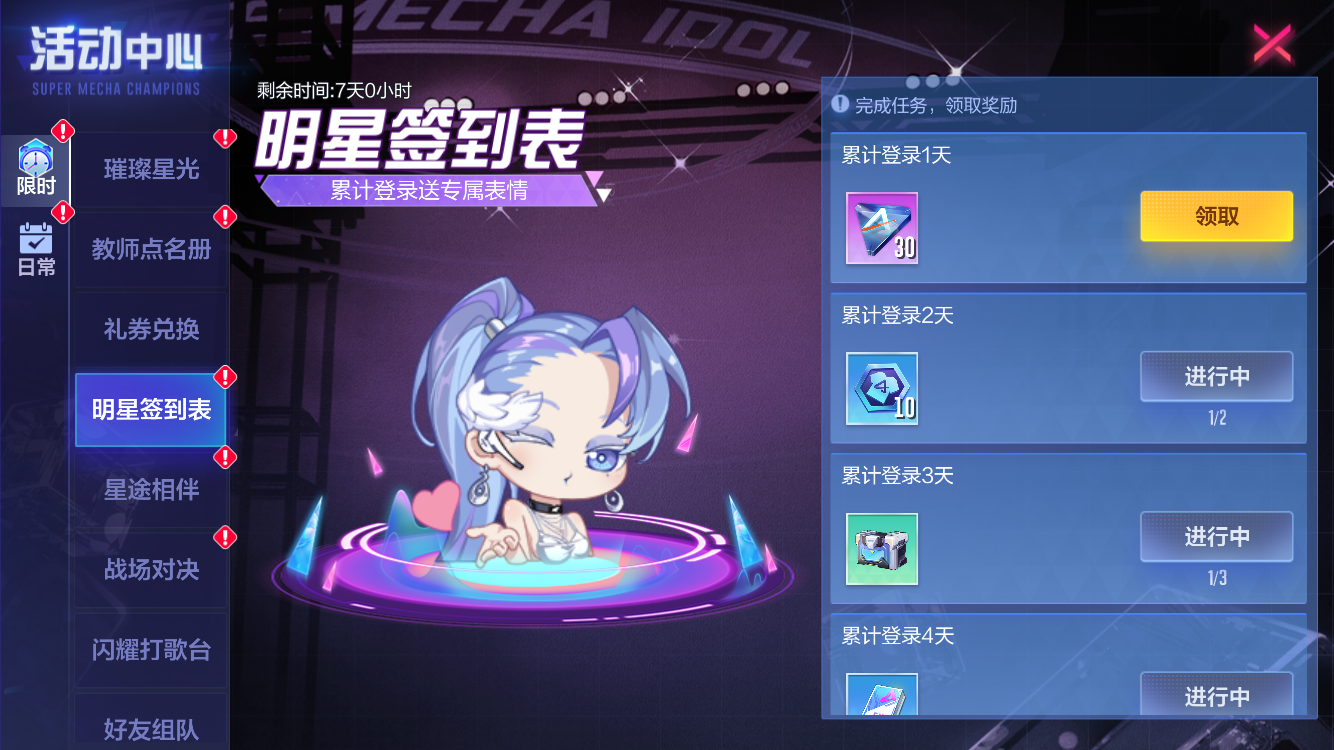The image size is (1334, 750).
Task: Open the 礼券兑换 exchange tab
Action: tap(150, 329)
